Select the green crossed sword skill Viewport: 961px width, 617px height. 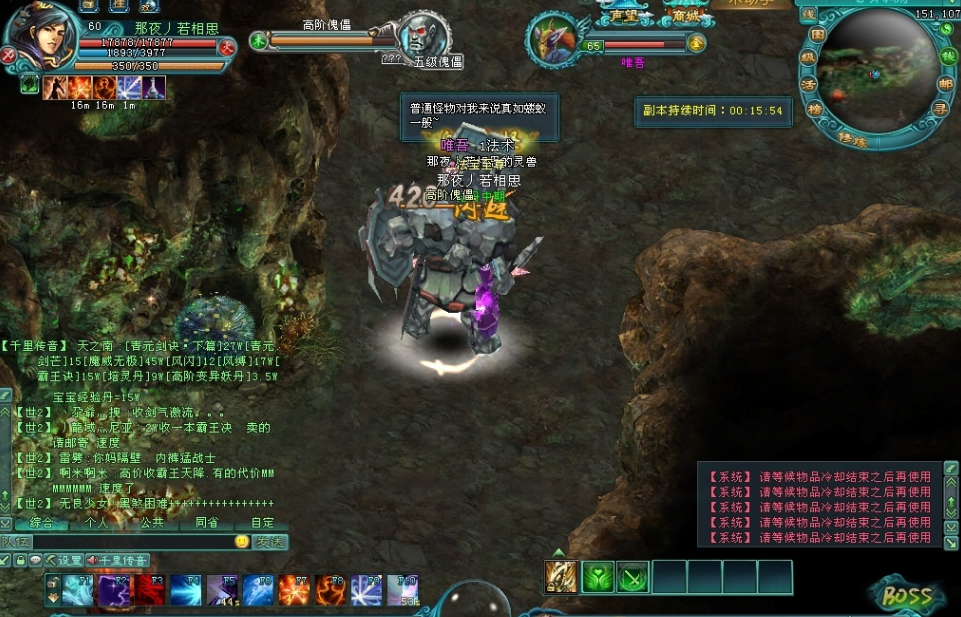632,577
